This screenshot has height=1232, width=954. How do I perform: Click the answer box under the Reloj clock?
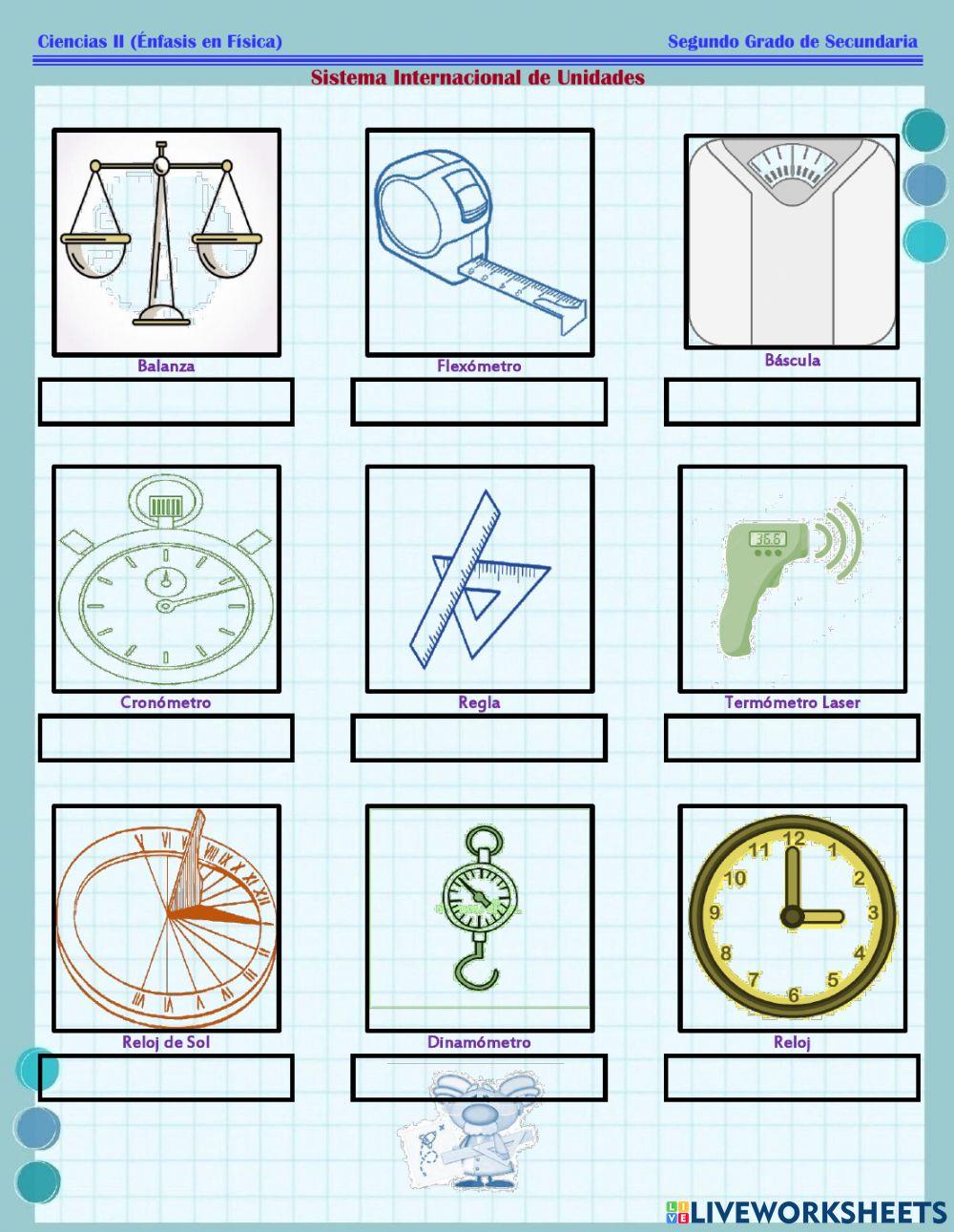tap(792, 1077)
